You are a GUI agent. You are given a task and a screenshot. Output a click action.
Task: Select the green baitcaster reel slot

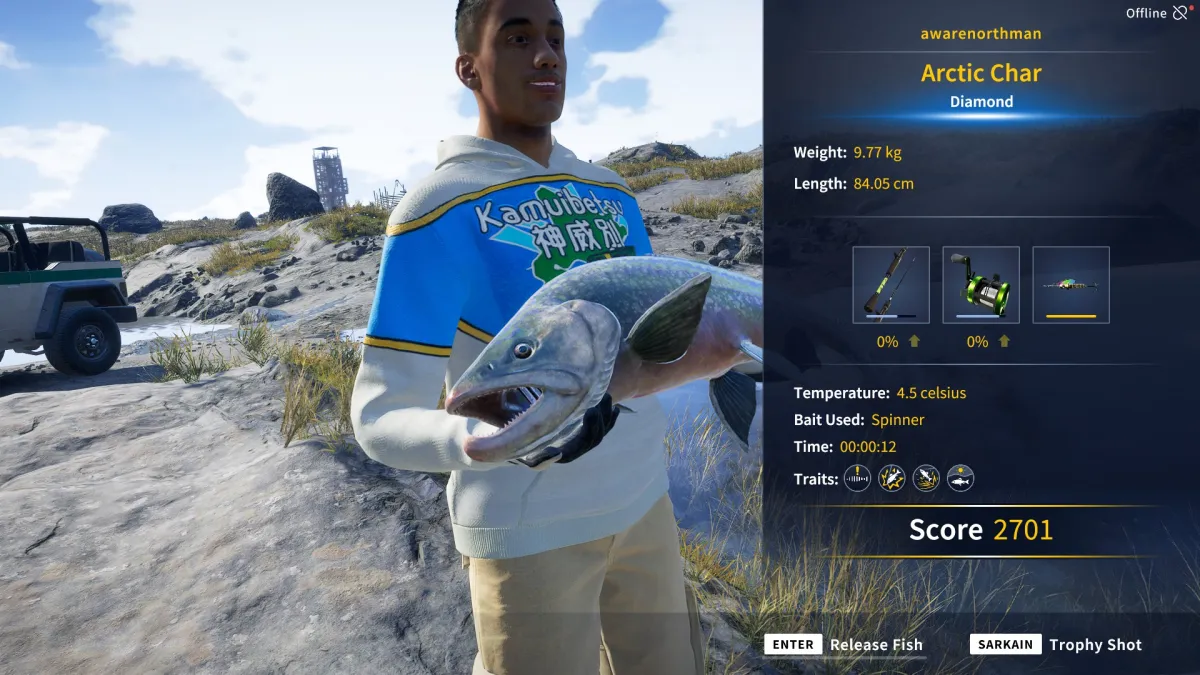pyautogui.click(x=981, y=285)
